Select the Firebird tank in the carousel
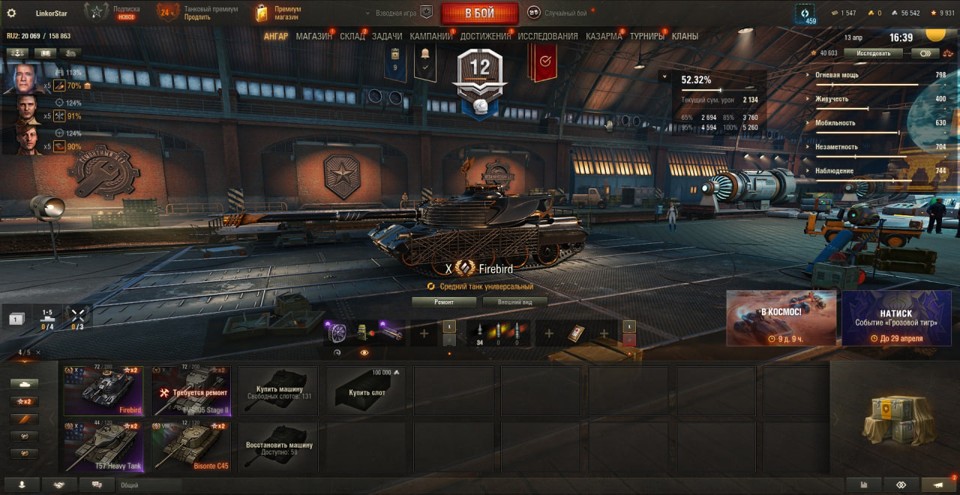 point(104,389)
